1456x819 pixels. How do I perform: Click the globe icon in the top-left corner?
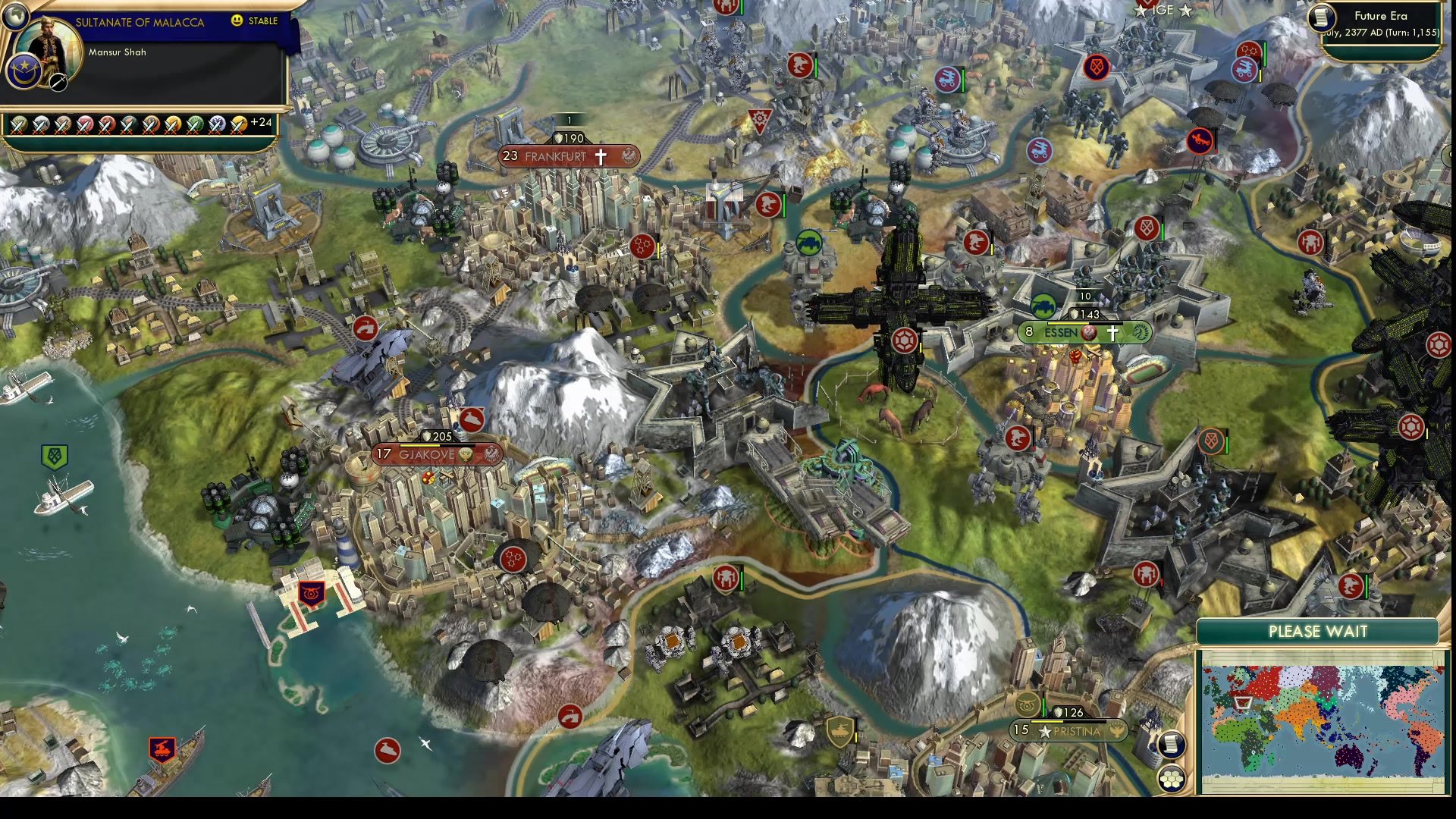click(15, 15)
